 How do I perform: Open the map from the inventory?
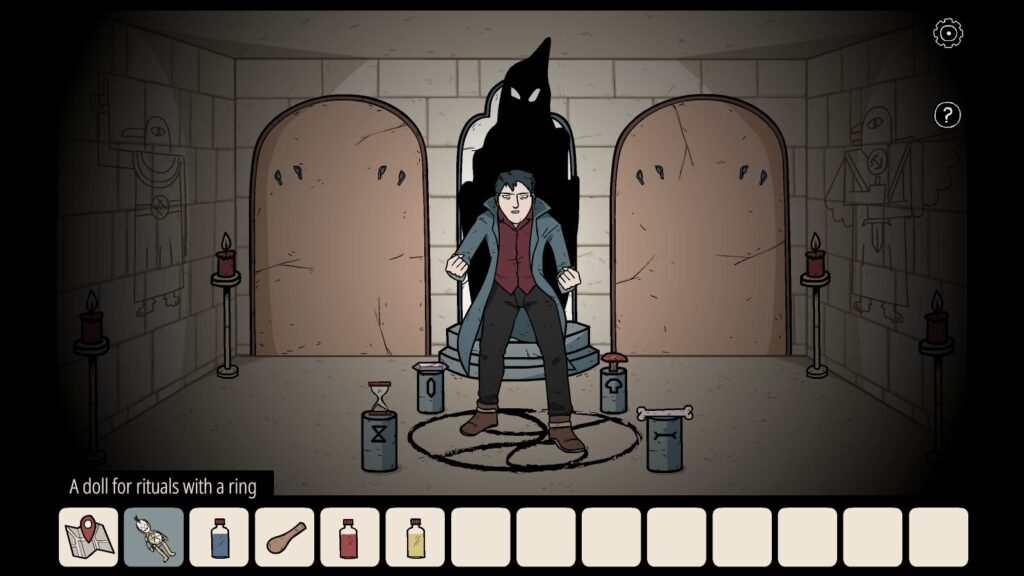point(89,537)
